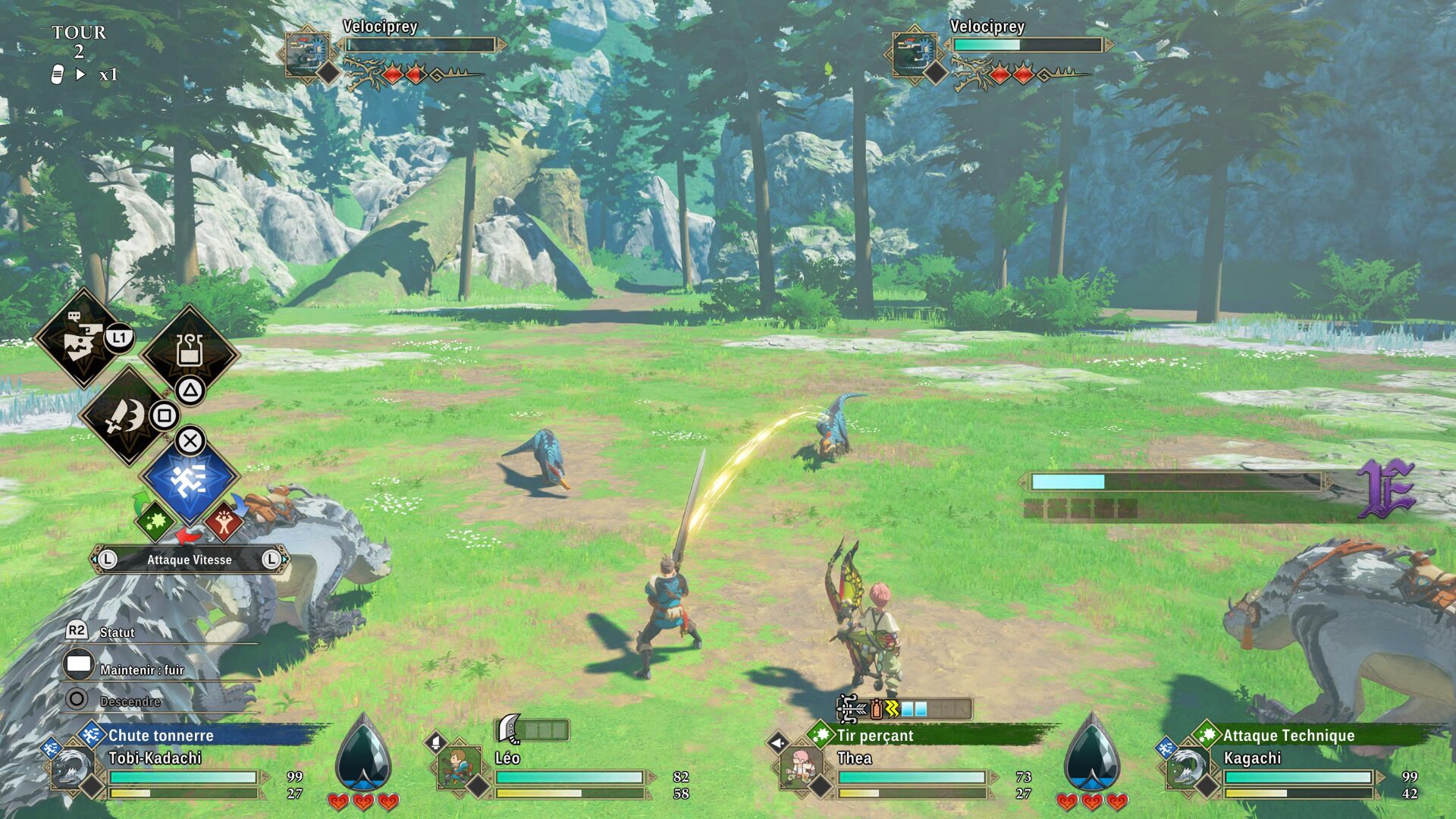Choose the Descendre dismount option
1456x819 pixels.
tap(130, 701)
